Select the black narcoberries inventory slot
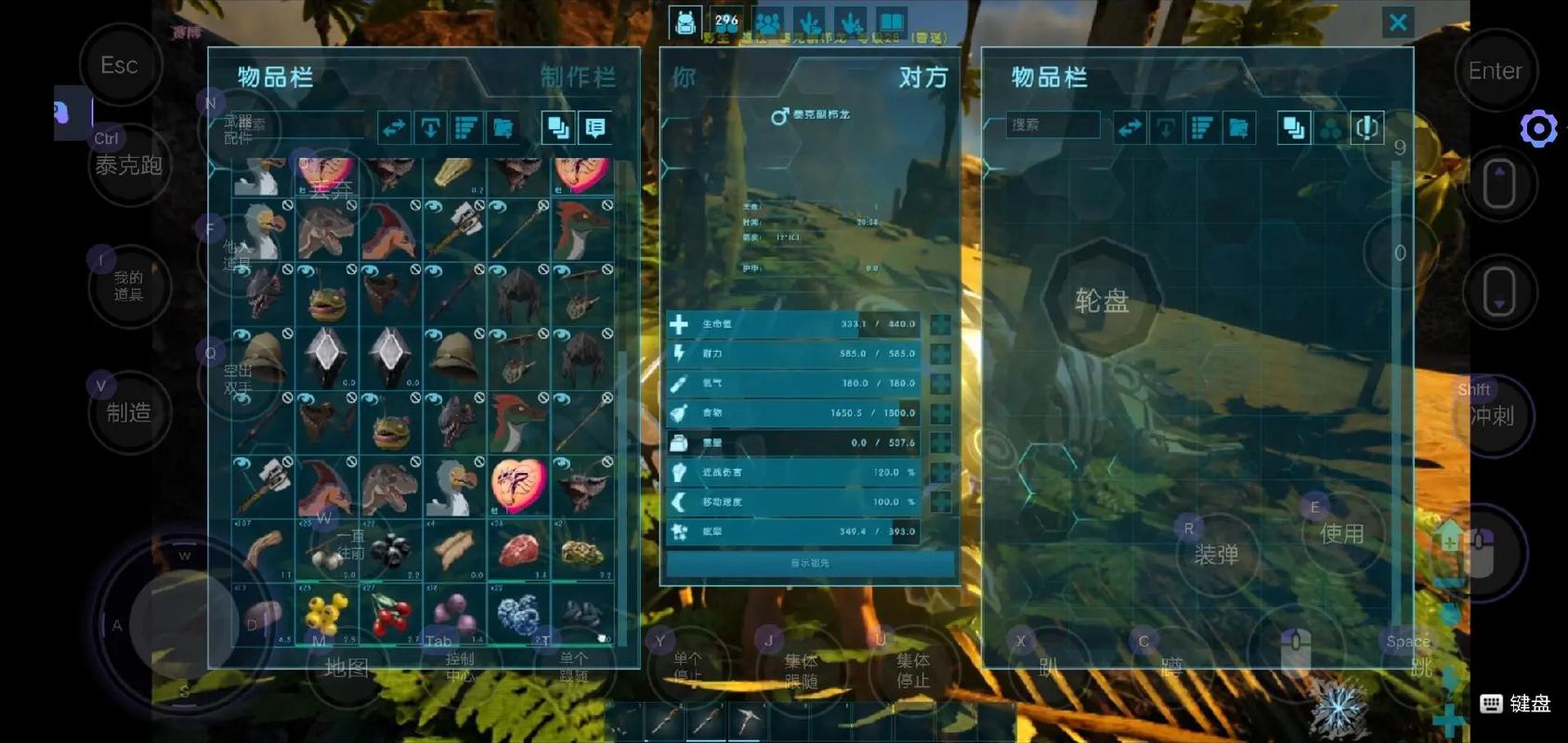1568x743 pixels. pos(391,550)
